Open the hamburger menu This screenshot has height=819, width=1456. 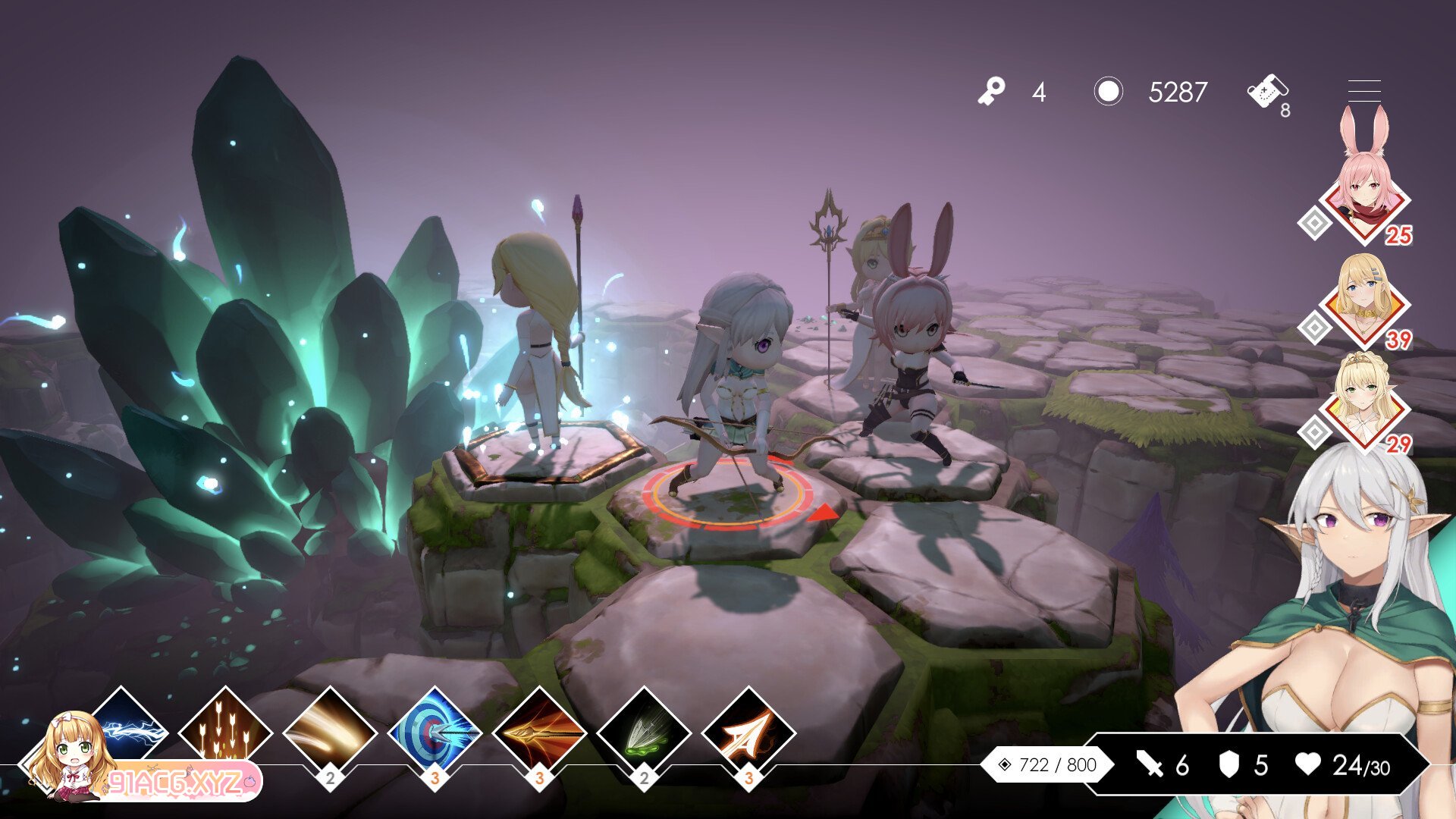click(x=1363, y=91)
